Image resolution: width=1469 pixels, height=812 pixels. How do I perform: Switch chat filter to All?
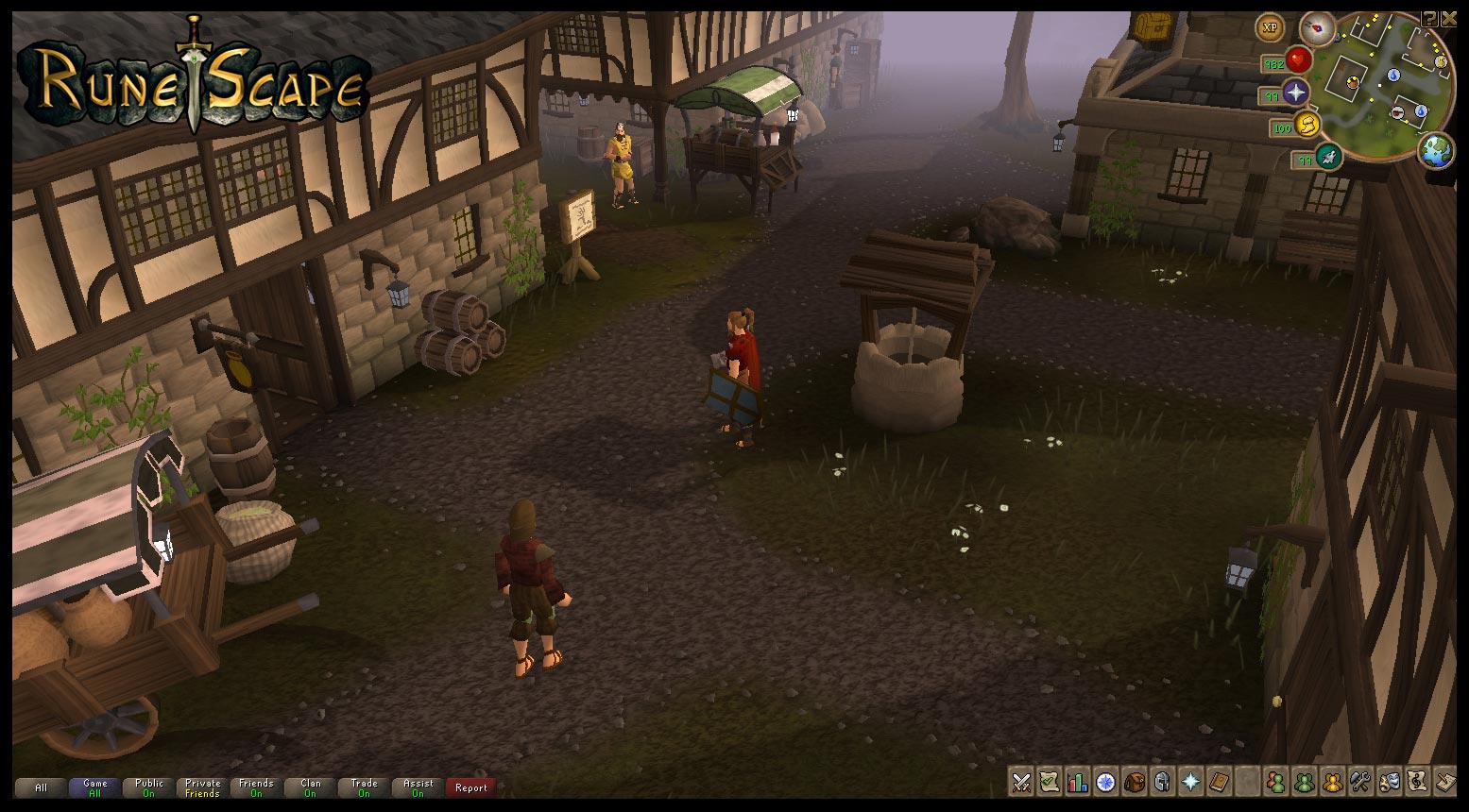click(41, 787)
